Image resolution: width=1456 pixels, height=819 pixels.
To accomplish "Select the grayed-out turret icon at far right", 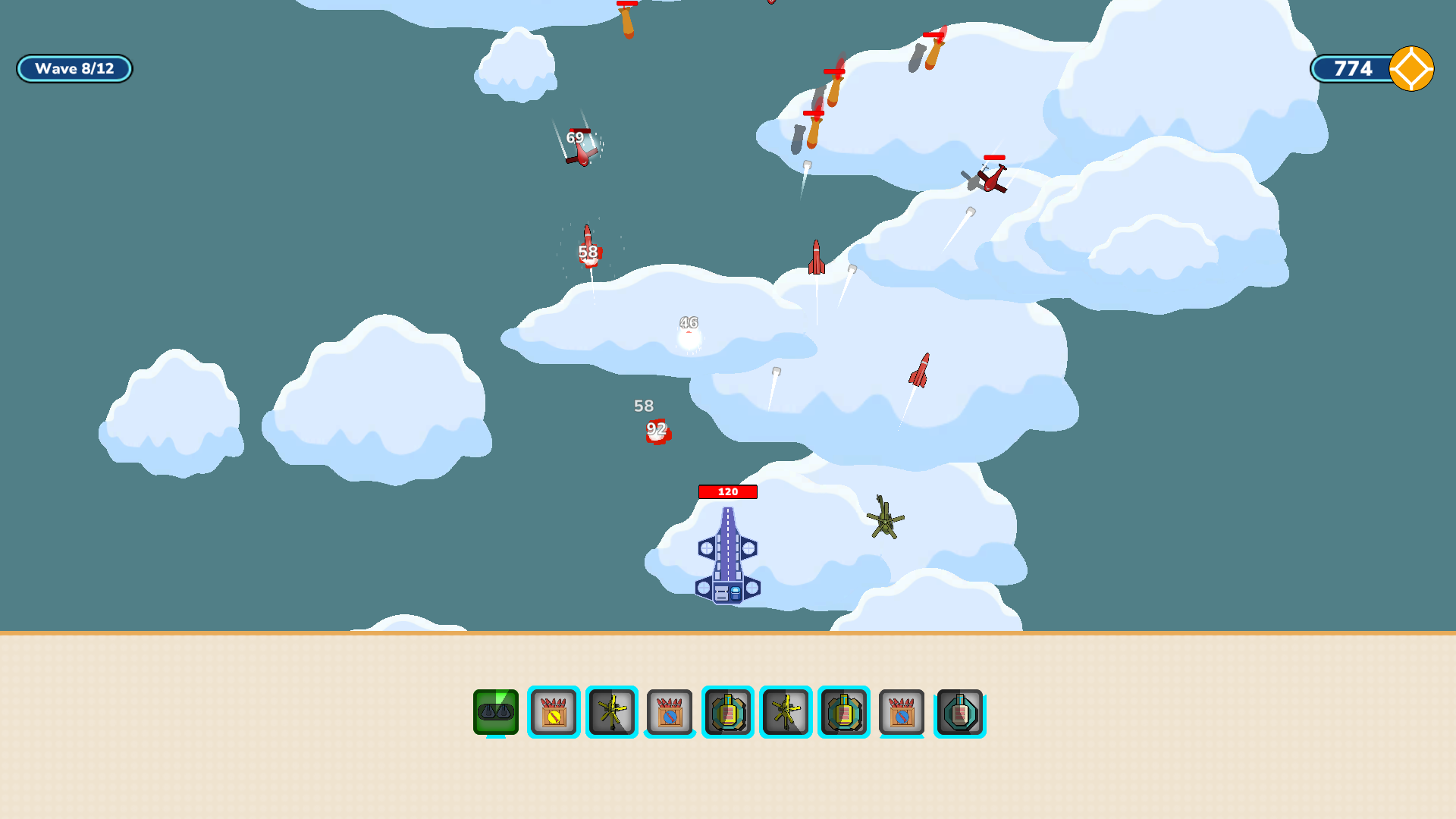I will (x=959, y=713).
